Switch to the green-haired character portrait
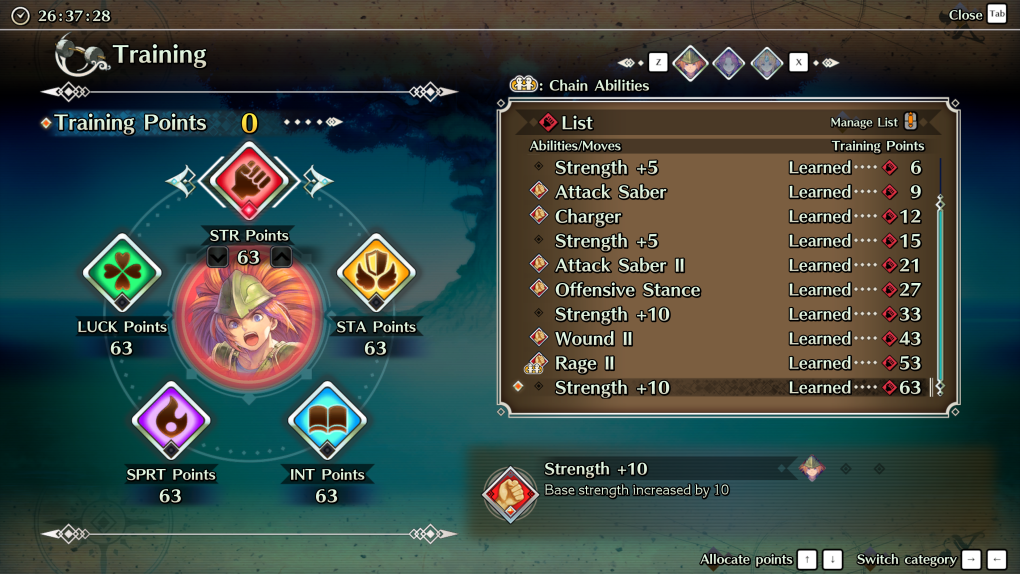Viewport: 1020px width, 574px height. (x=690, y=63)
